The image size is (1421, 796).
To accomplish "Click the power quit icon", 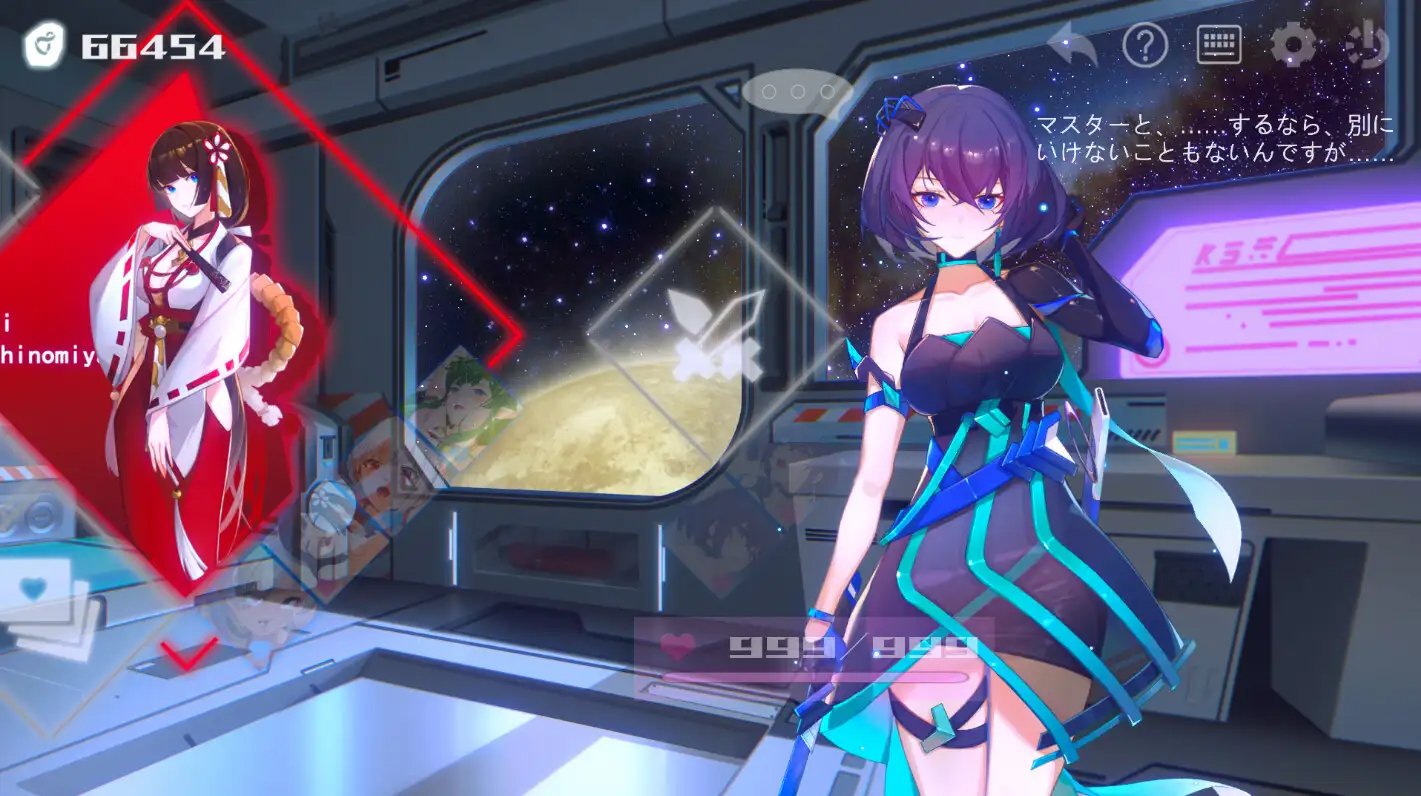I will (x=1366, y=45).
